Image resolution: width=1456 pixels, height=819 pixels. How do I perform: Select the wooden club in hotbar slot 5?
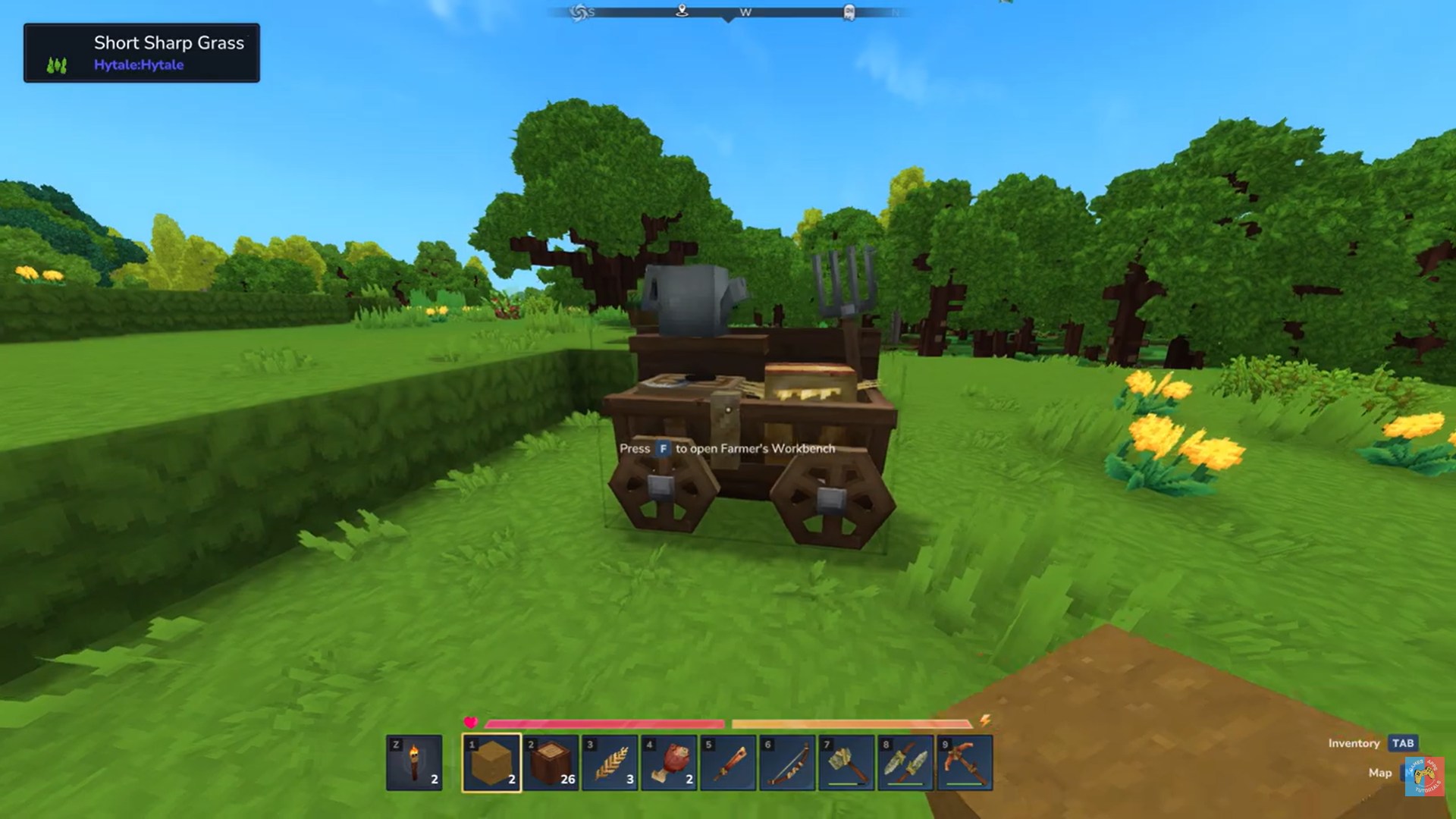coord(728,762)
